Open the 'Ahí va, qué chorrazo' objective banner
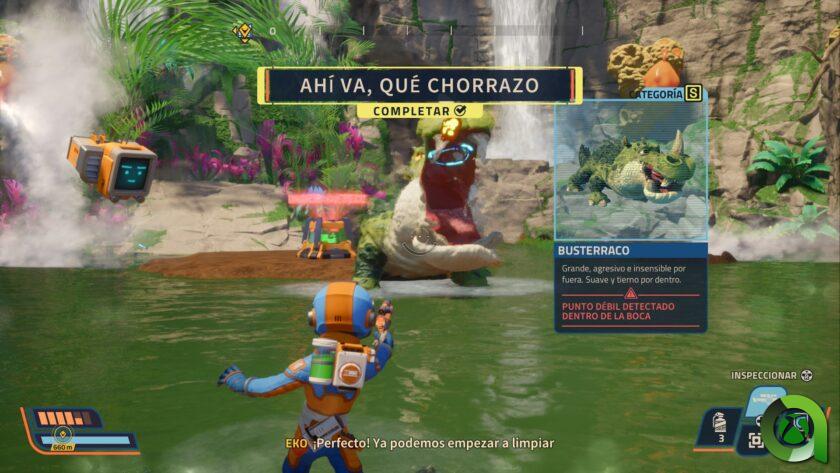The width and height of the screenshot is (840, 473). (419, 85)
